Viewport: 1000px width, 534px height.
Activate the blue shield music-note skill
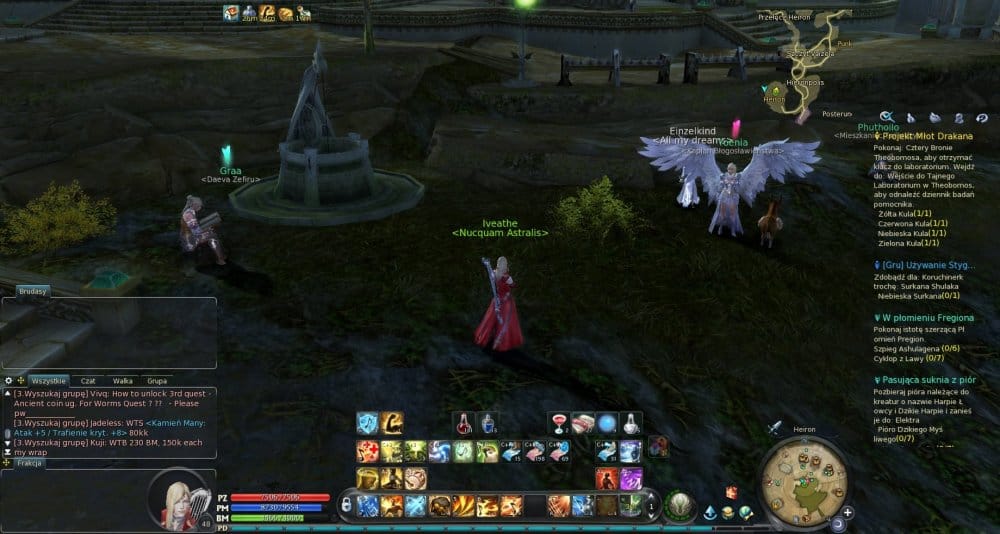tap(367, 423)
